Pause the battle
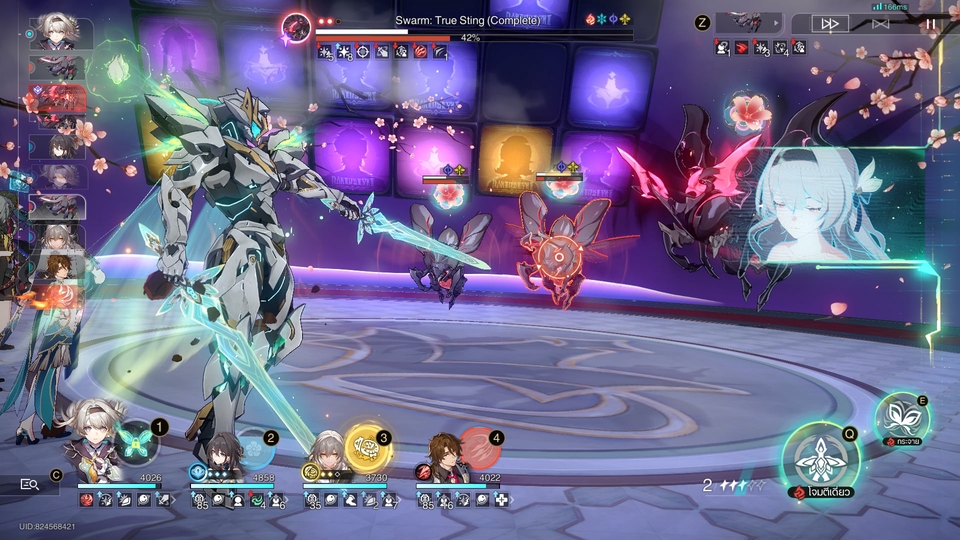Image resolution: width=960 pixels, height=540 pixels. click(931, 23)
